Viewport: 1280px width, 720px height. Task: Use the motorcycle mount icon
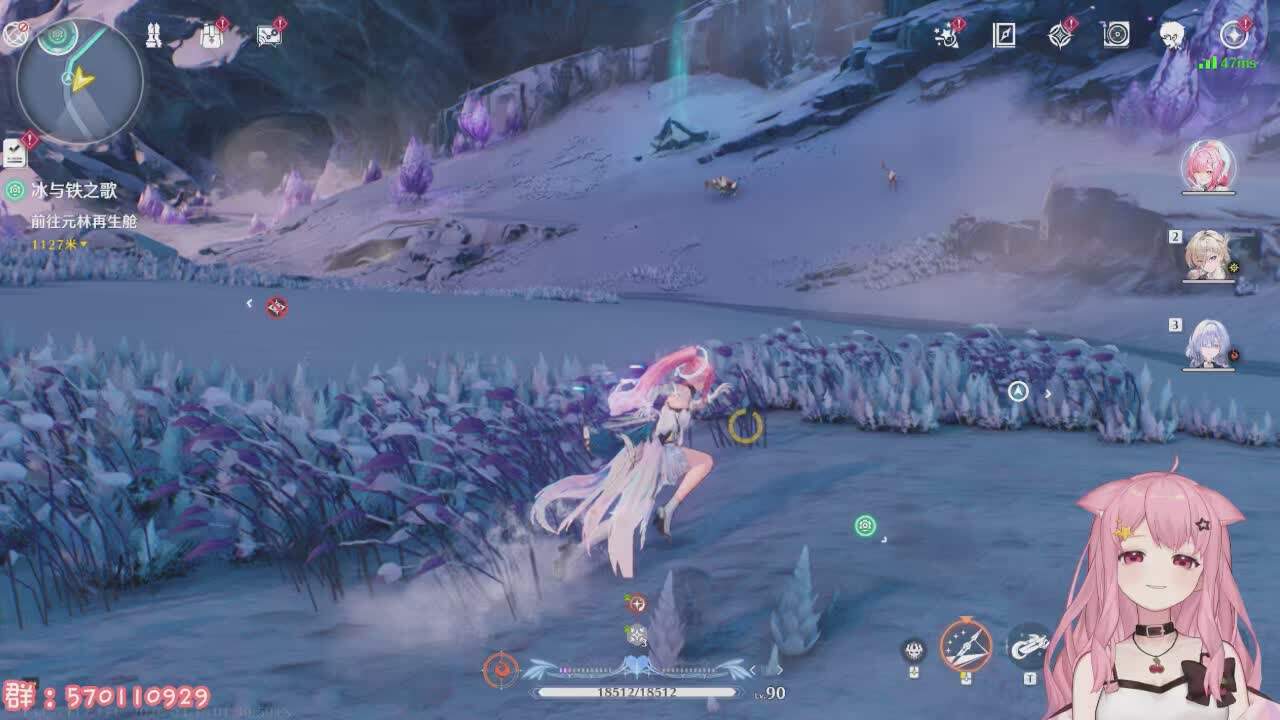click(1028, 647)
